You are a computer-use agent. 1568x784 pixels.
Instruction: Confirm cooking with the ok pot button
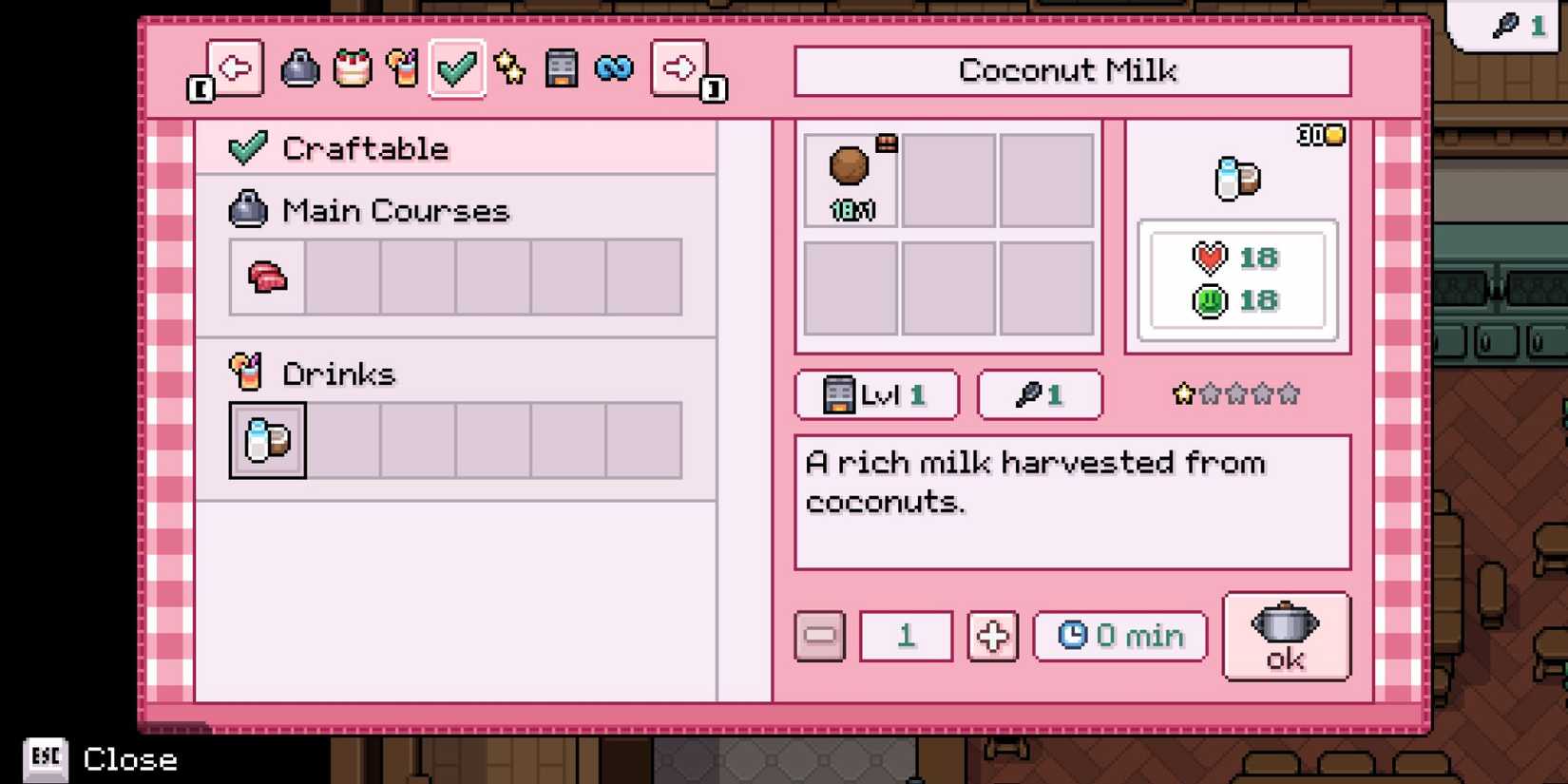tap(1286, 637)
